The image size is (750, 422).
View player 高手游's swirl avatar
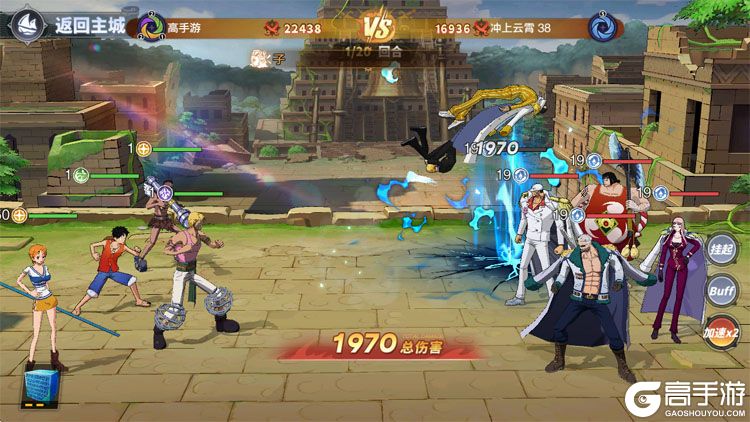tap(151, 26)
